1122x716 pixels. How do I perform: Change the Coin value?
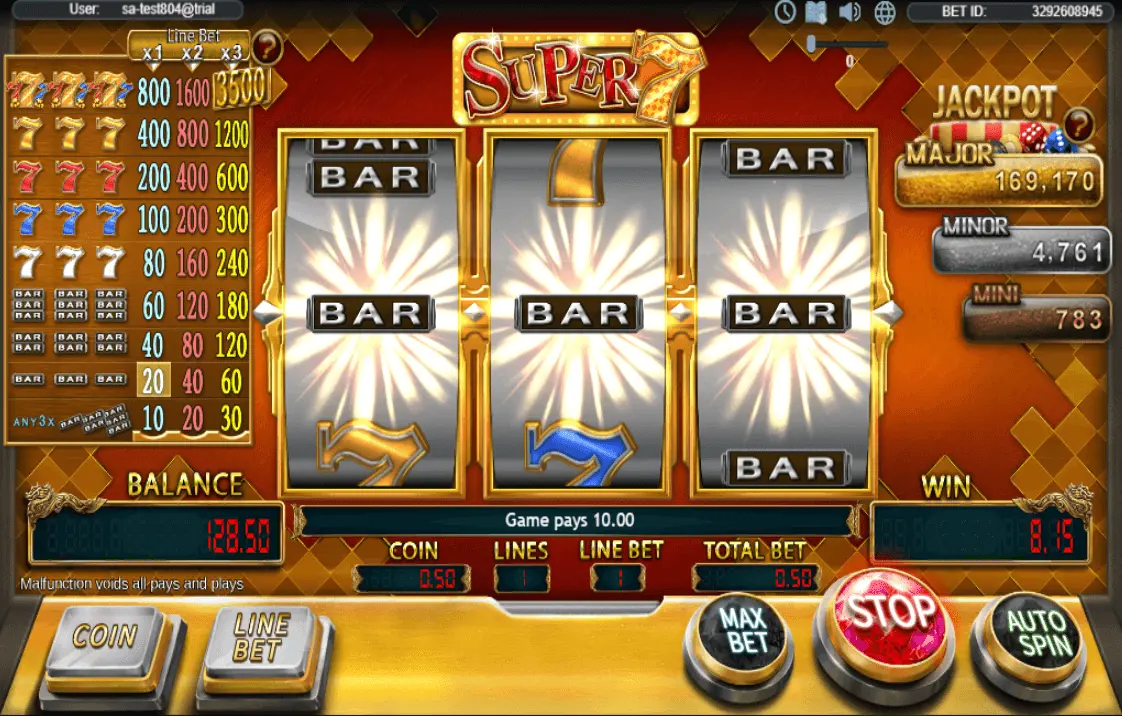click(105, 637)
